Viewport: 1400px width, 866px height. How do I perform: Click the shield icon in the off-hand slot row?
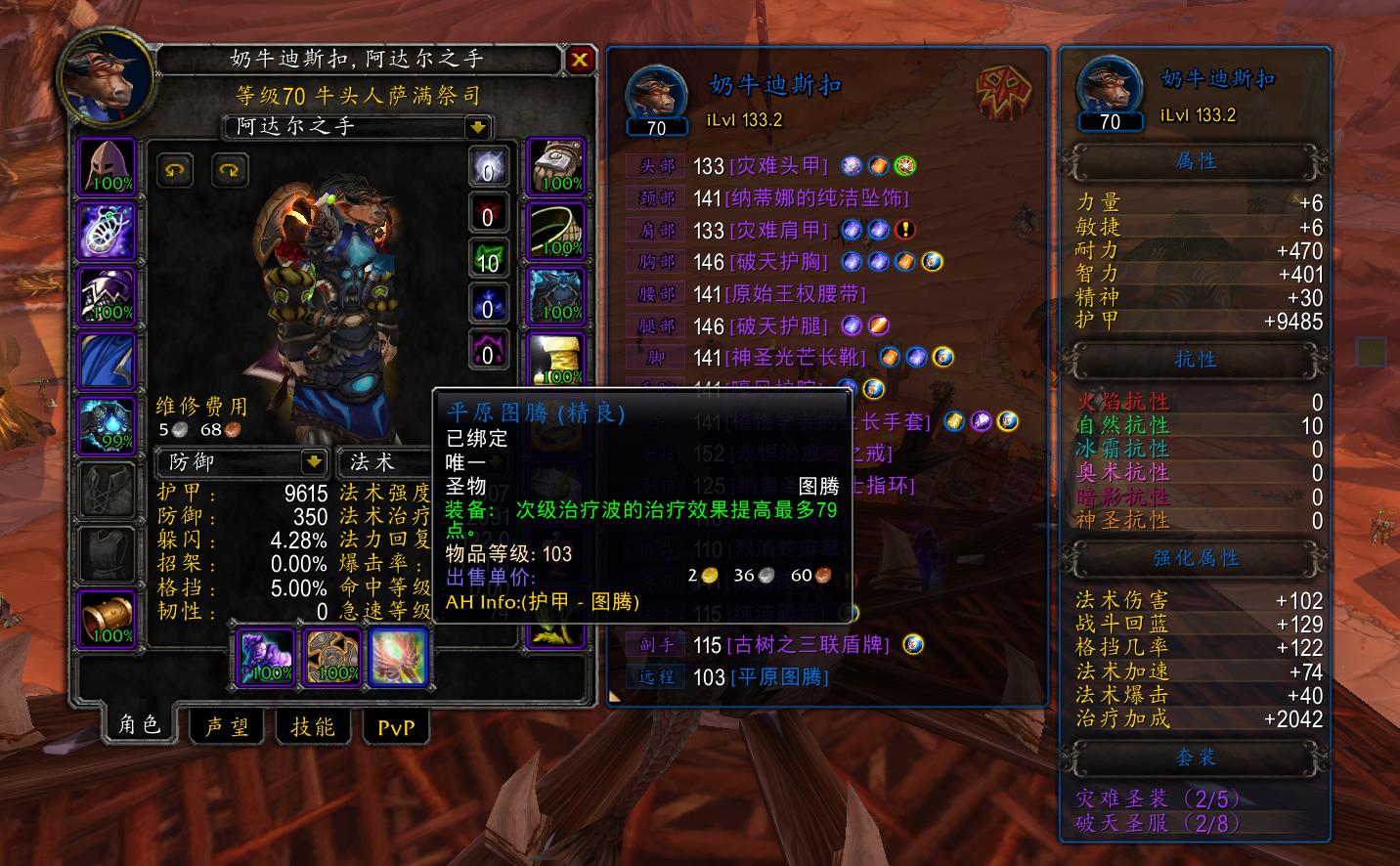(x=914, y=644)
